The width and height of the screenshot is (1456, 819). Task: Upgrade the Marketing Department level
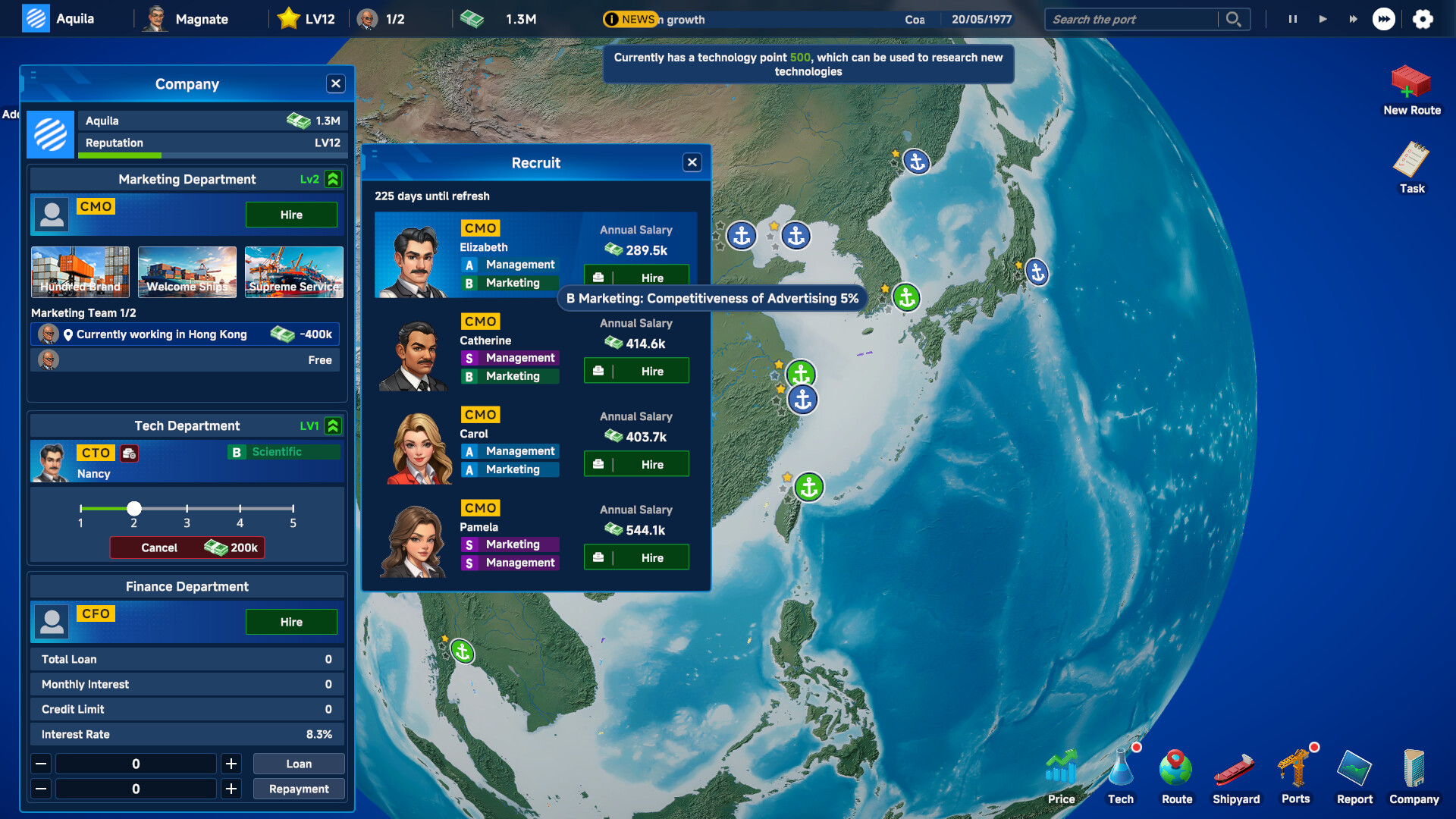(333, 179)
